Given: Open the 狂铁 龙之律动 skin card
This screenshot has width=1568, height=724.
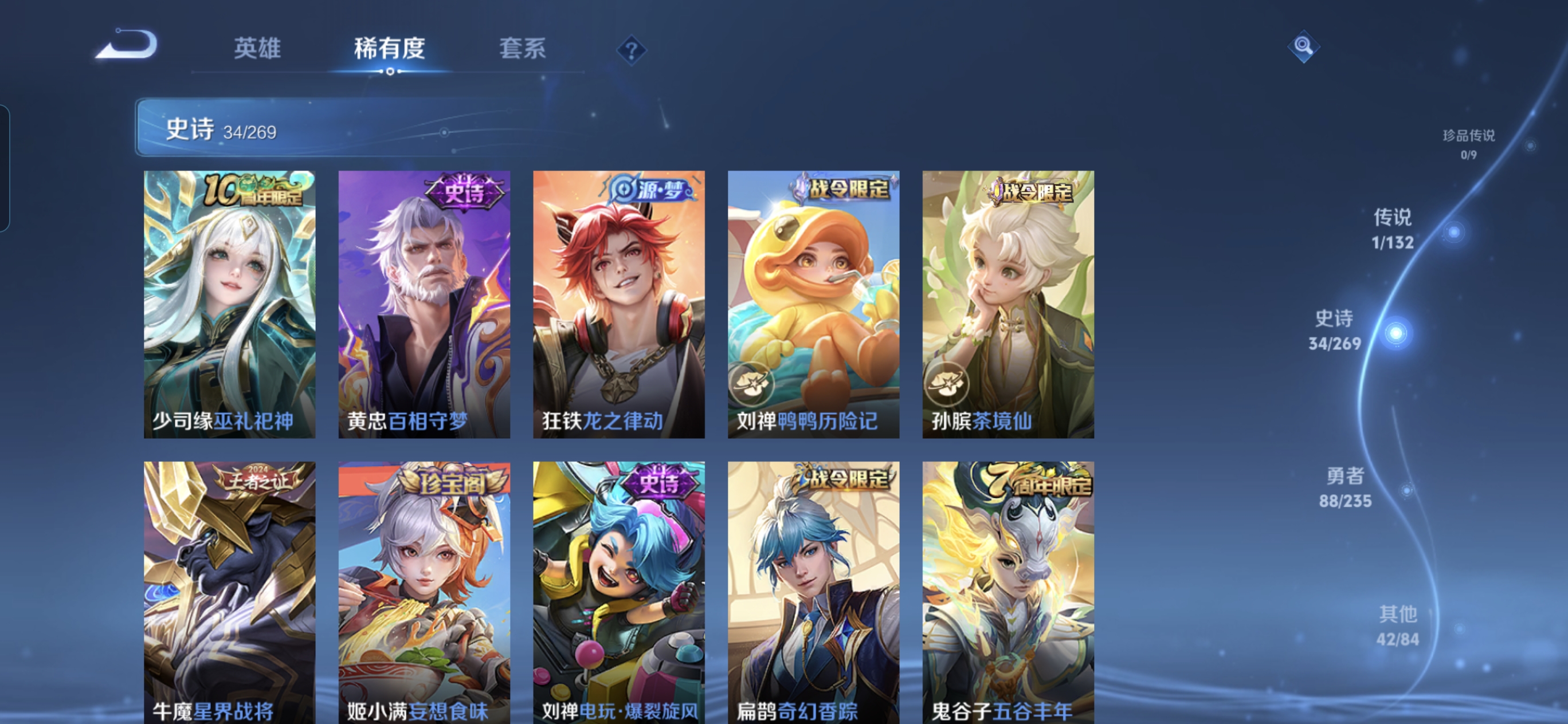Looking at the screenshot, I should [619, 304].
